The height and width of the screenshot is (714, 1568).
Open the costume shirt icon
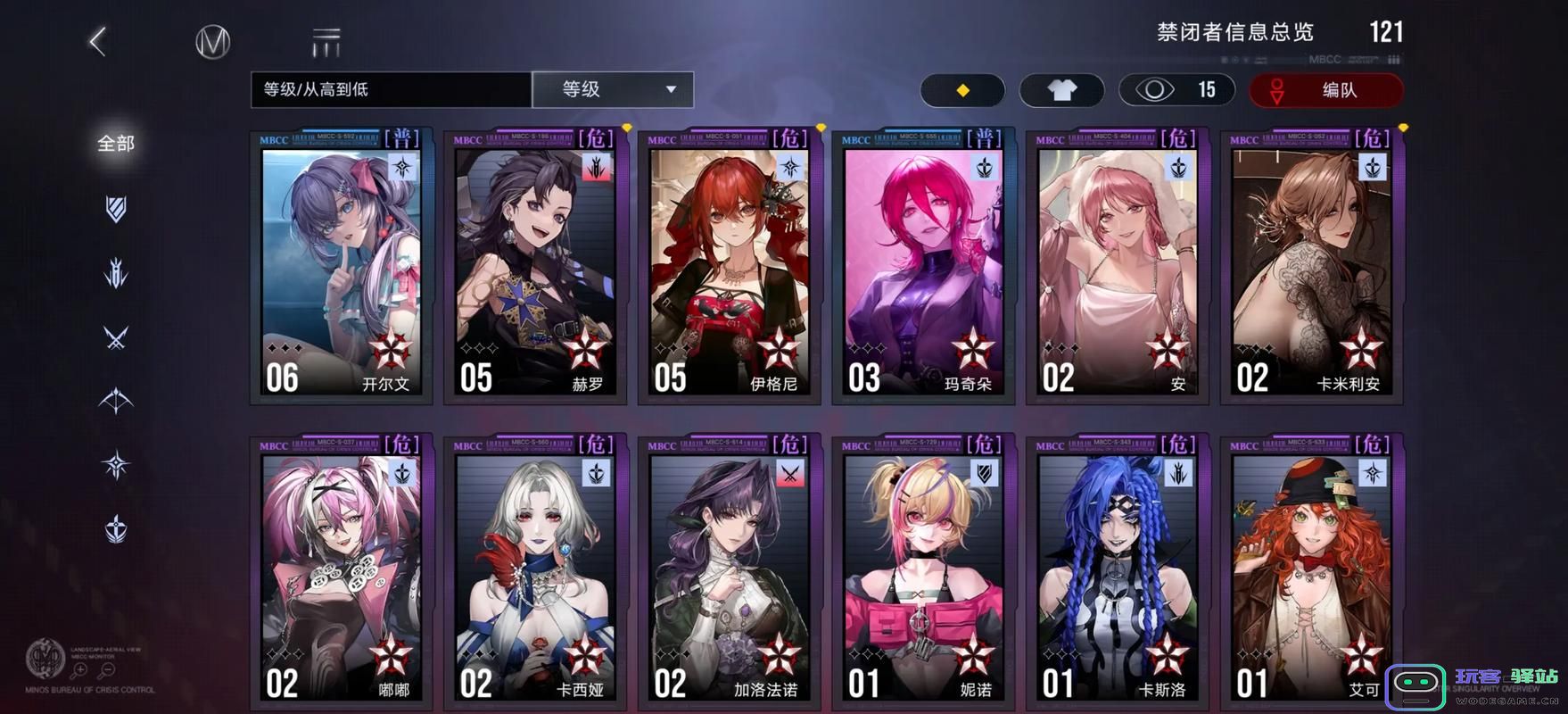pyautogui.click(x=1060, y=90)
